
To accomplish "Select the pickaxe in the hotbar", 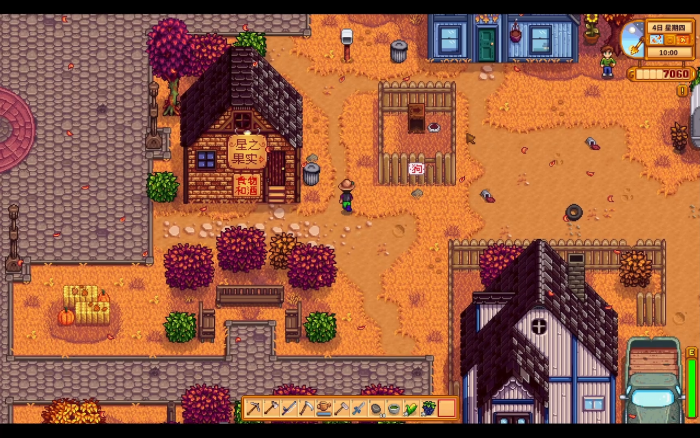I will pyautogui.click(x=254, y=408).
